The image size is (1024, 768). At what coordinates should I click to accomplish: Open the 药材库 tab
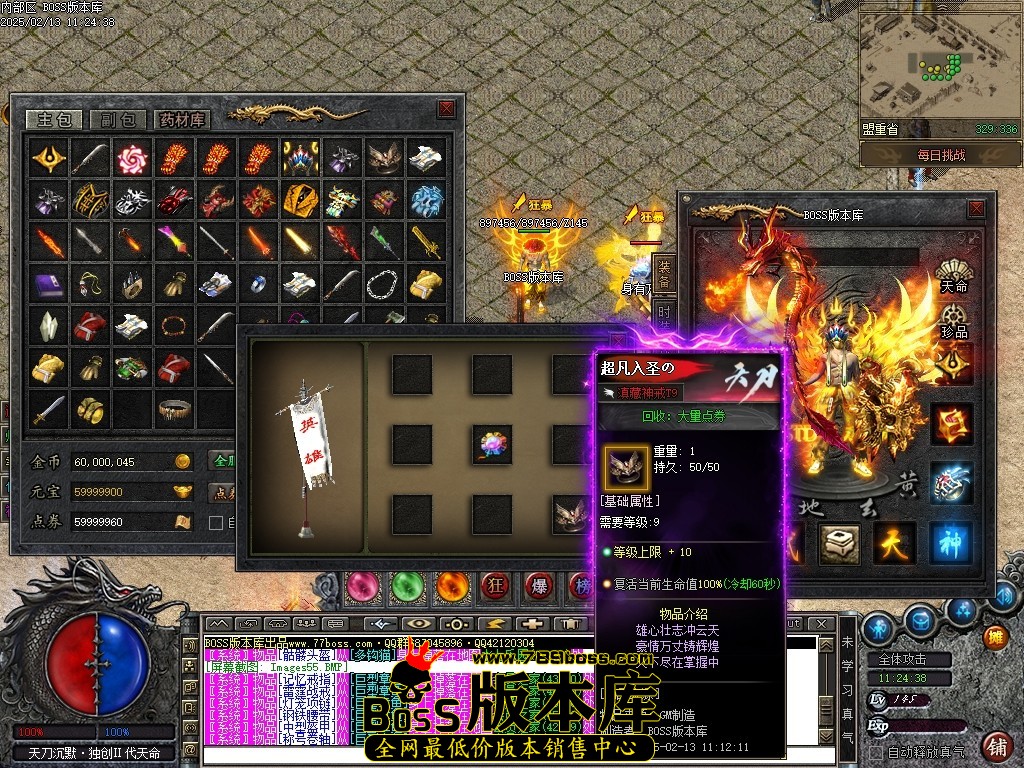pyautogui.click(x=182, y=119)
